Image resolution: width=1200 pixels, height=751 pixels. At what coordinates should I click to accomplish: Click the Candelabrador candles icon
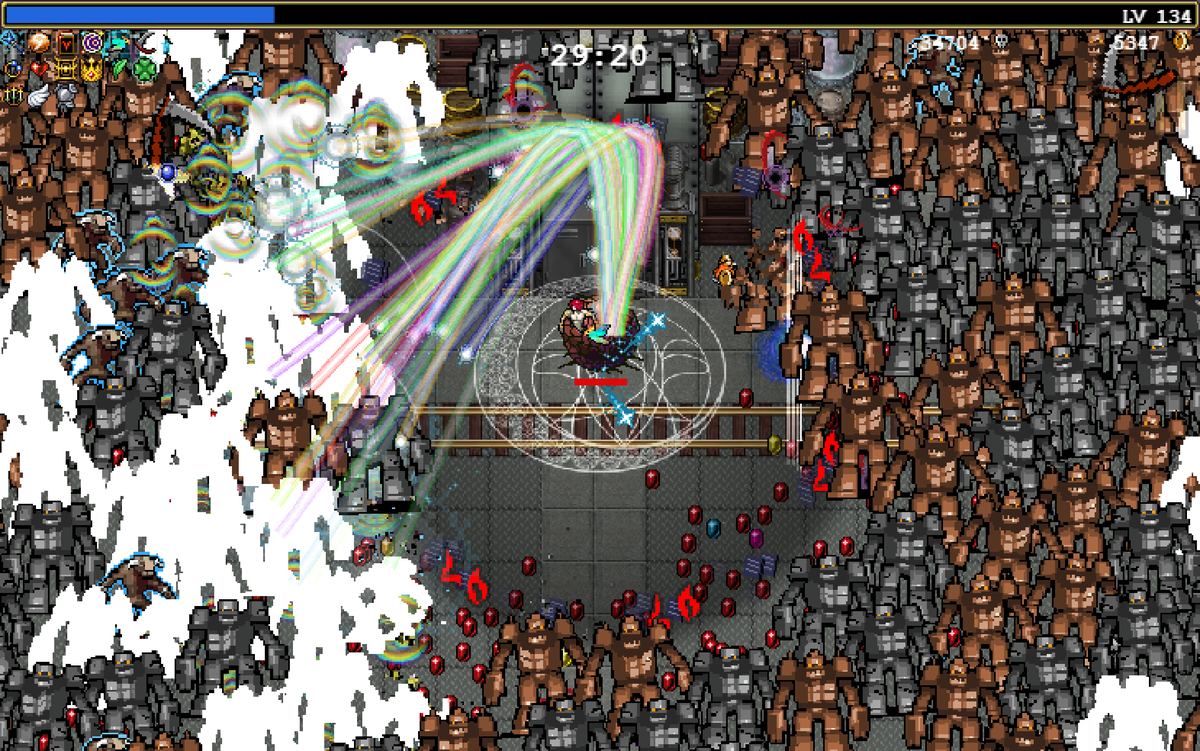coord(13,96)
